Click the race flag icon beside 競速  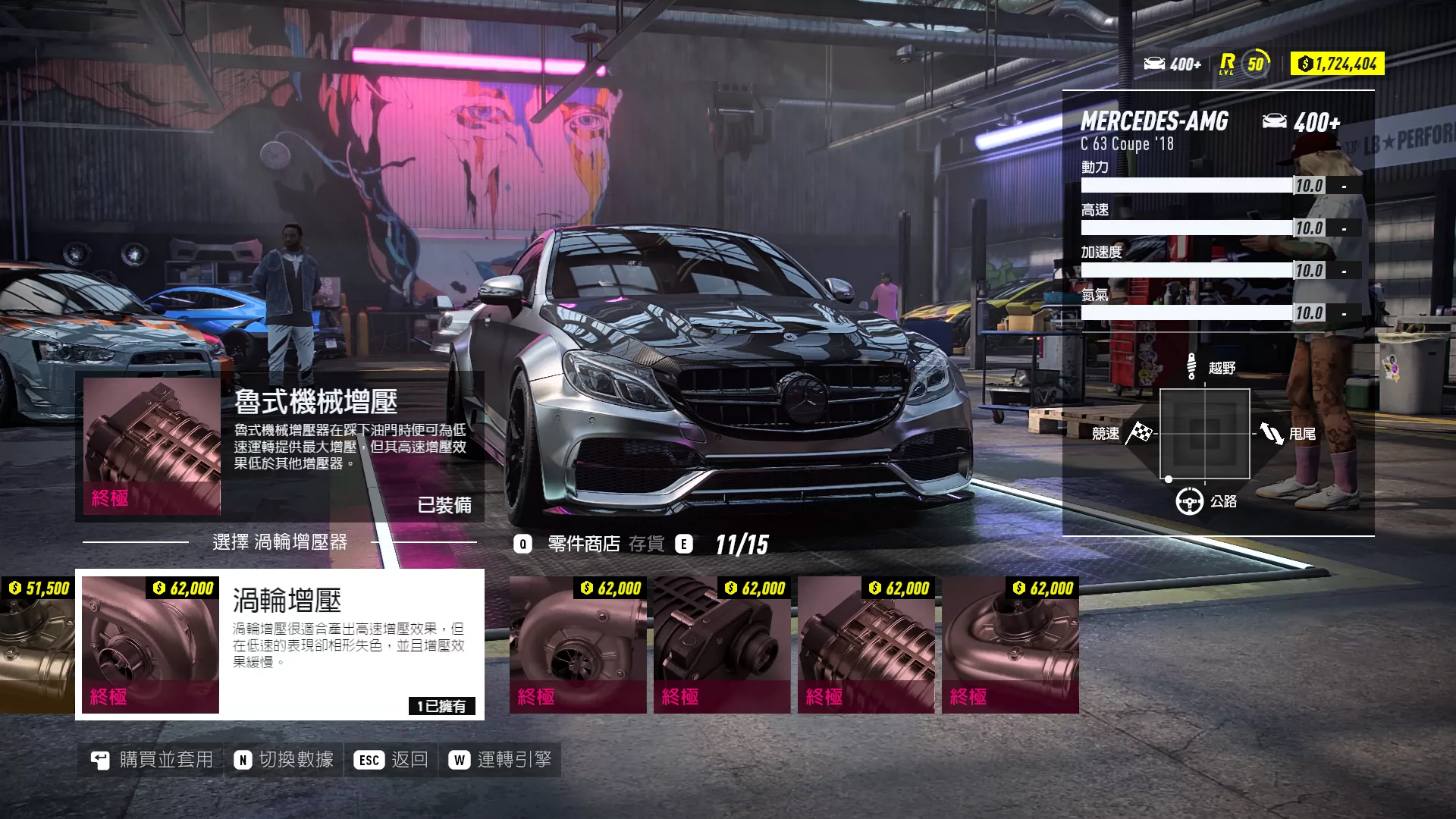pos(1139,434)
